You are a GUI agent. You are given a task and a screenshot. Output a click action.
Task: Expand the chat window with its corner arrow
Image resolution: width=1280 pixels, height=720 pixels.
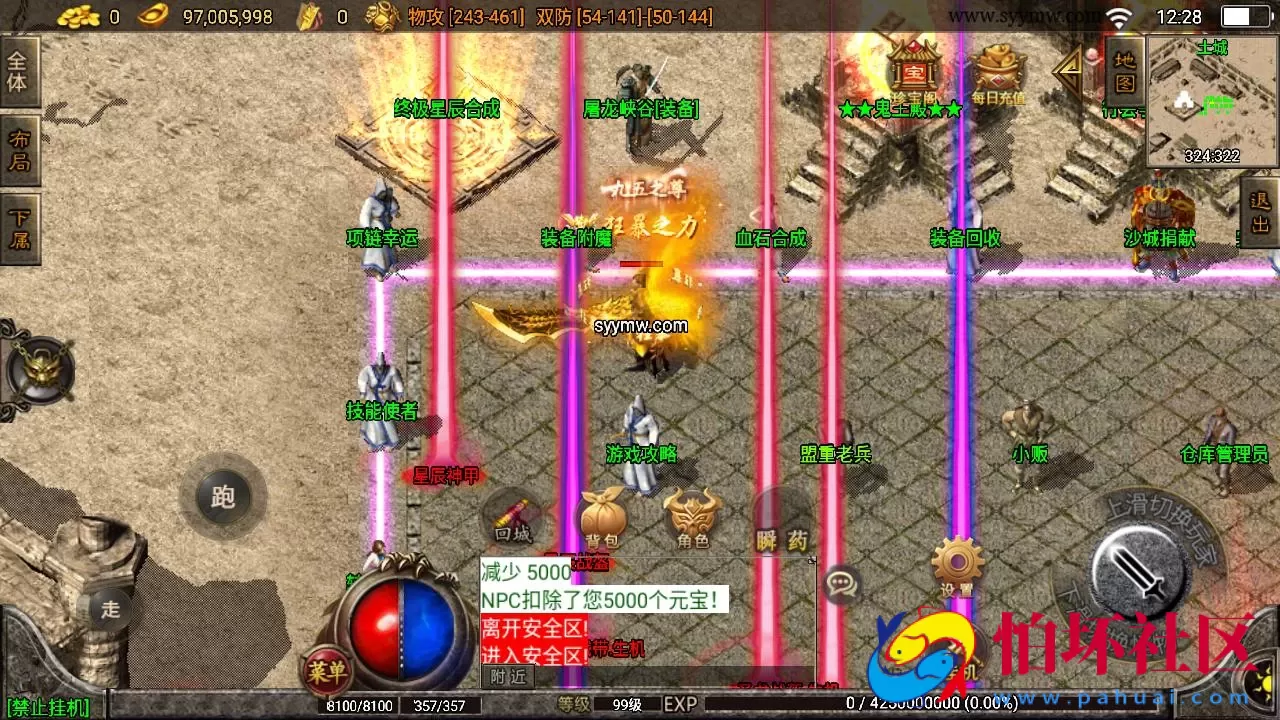[810, 560]
